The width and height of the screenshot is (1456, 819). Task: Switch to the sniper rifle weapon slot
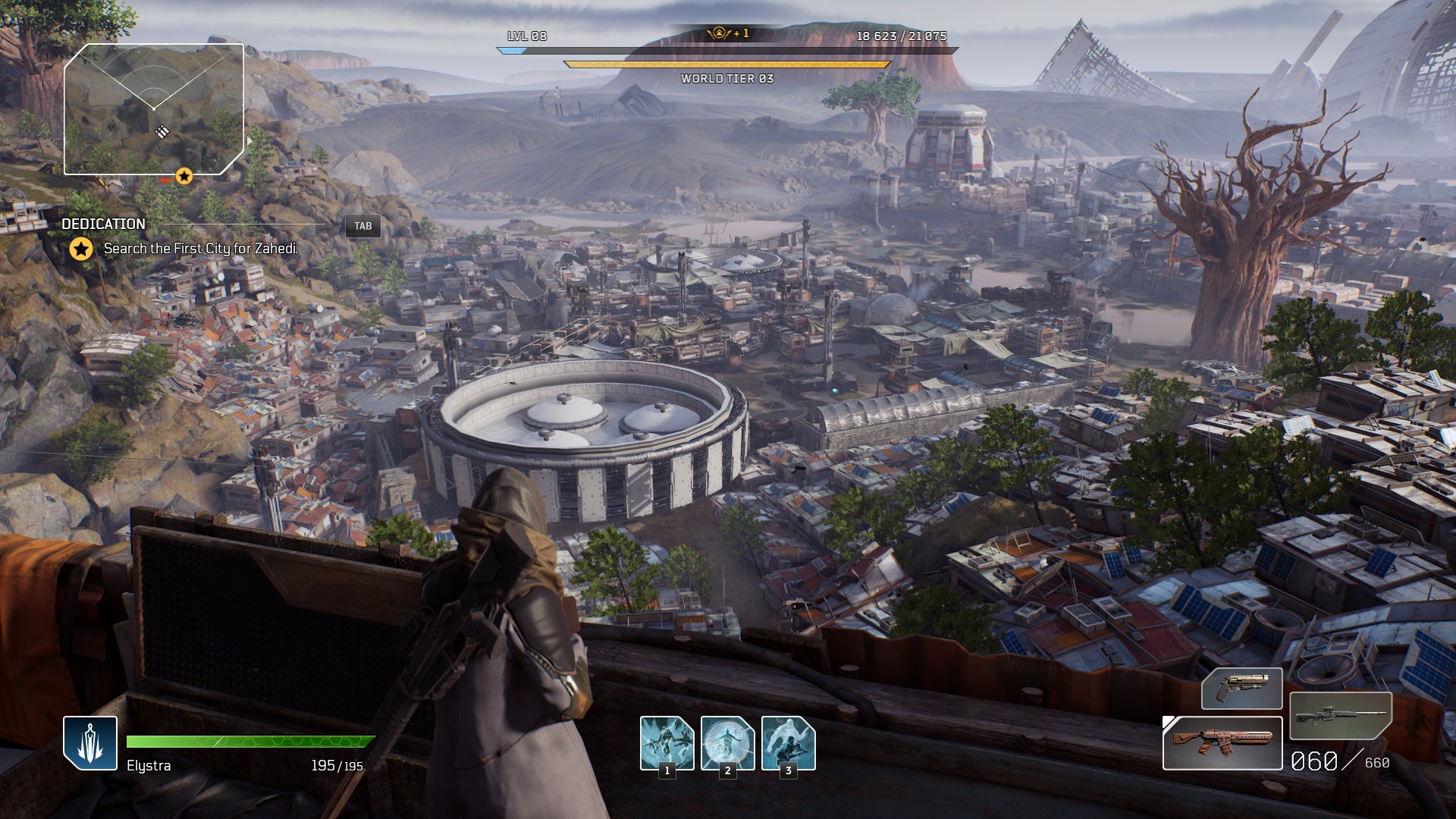[1340, 715]
